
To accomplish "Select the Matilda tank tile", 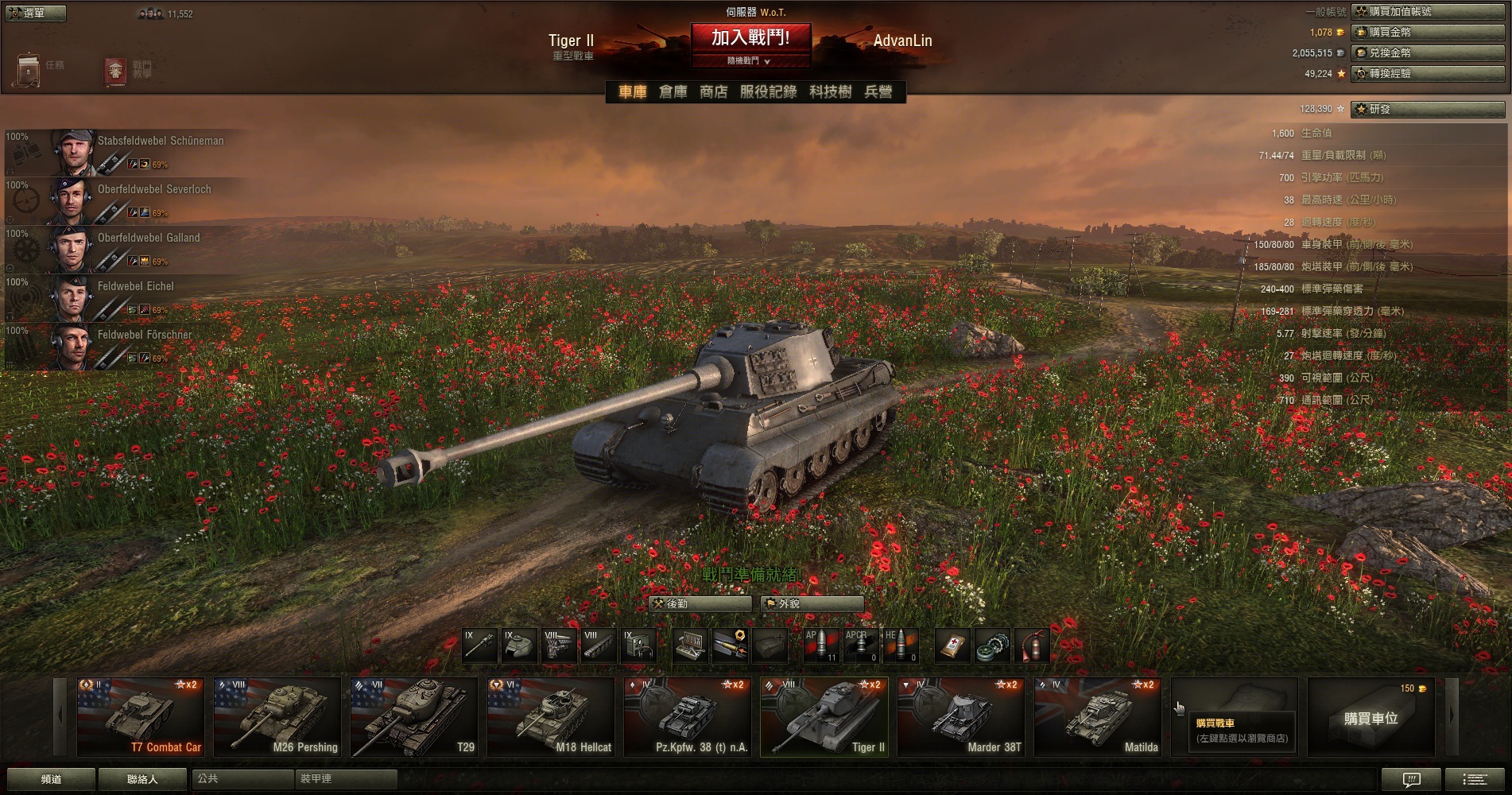I will [1097, 717].
